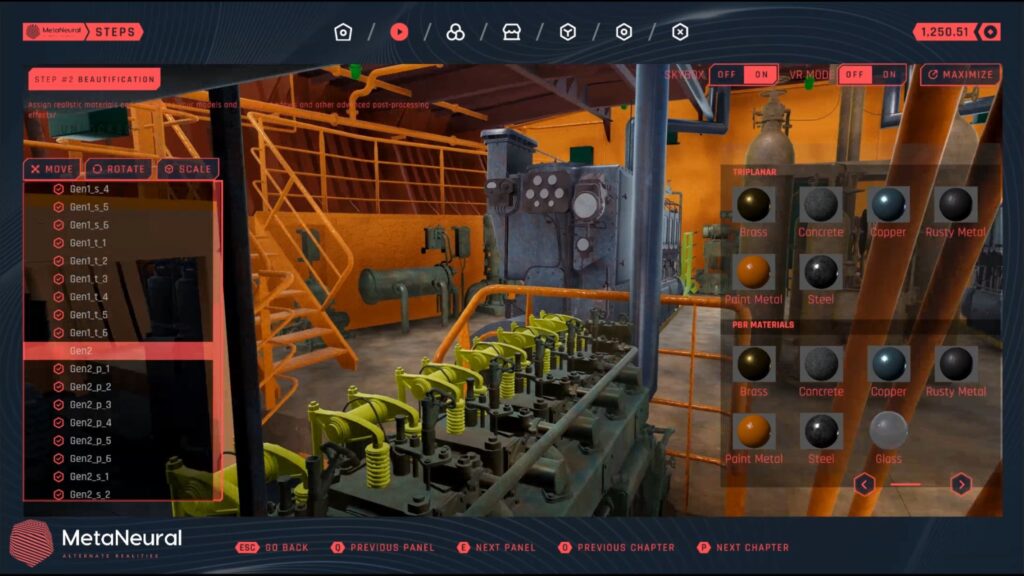
Task: Go to previous materials page arrow
Action: [x=865, y=485]
